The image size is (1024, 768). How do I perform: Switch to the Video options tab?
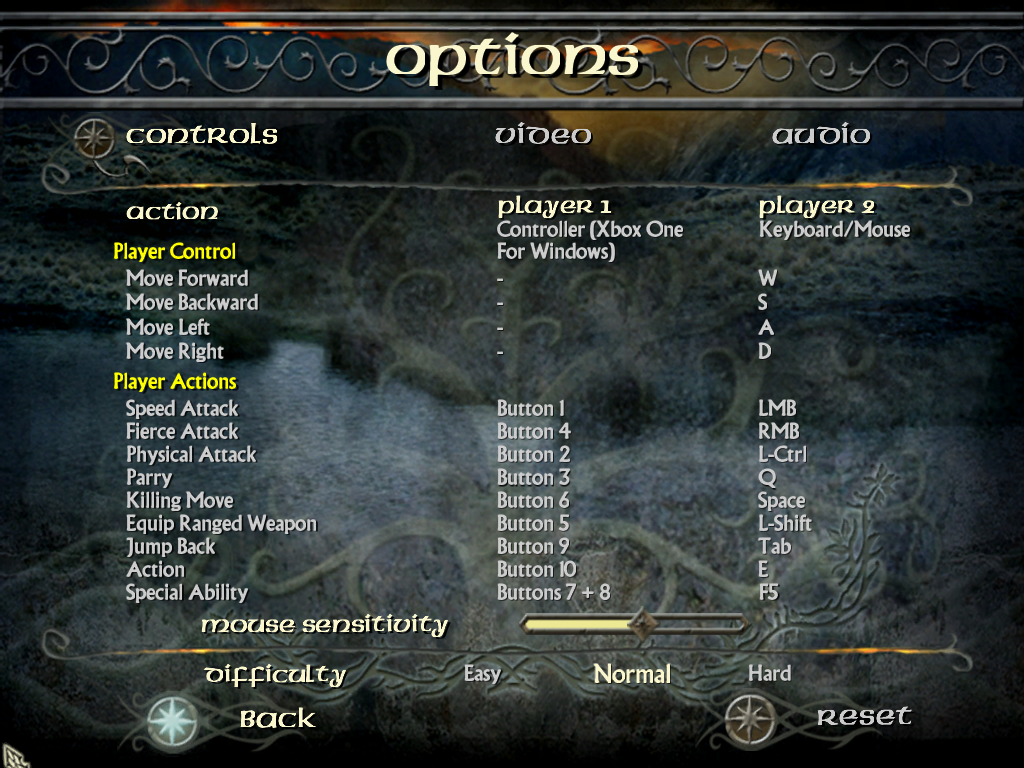point(543,135)
